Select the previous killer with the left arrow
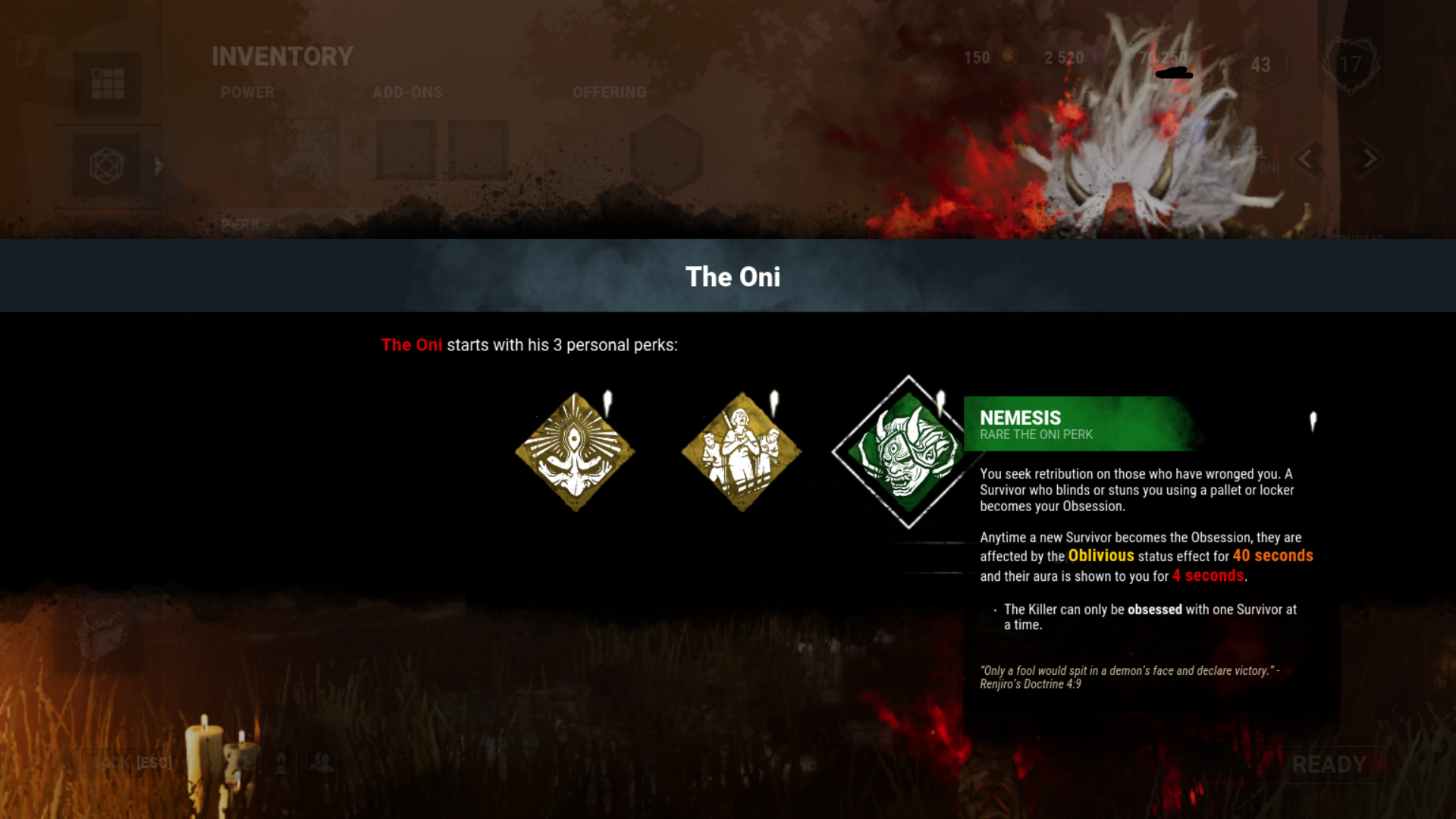Viewport: 1456px width, 819px height. [1307, 160]
